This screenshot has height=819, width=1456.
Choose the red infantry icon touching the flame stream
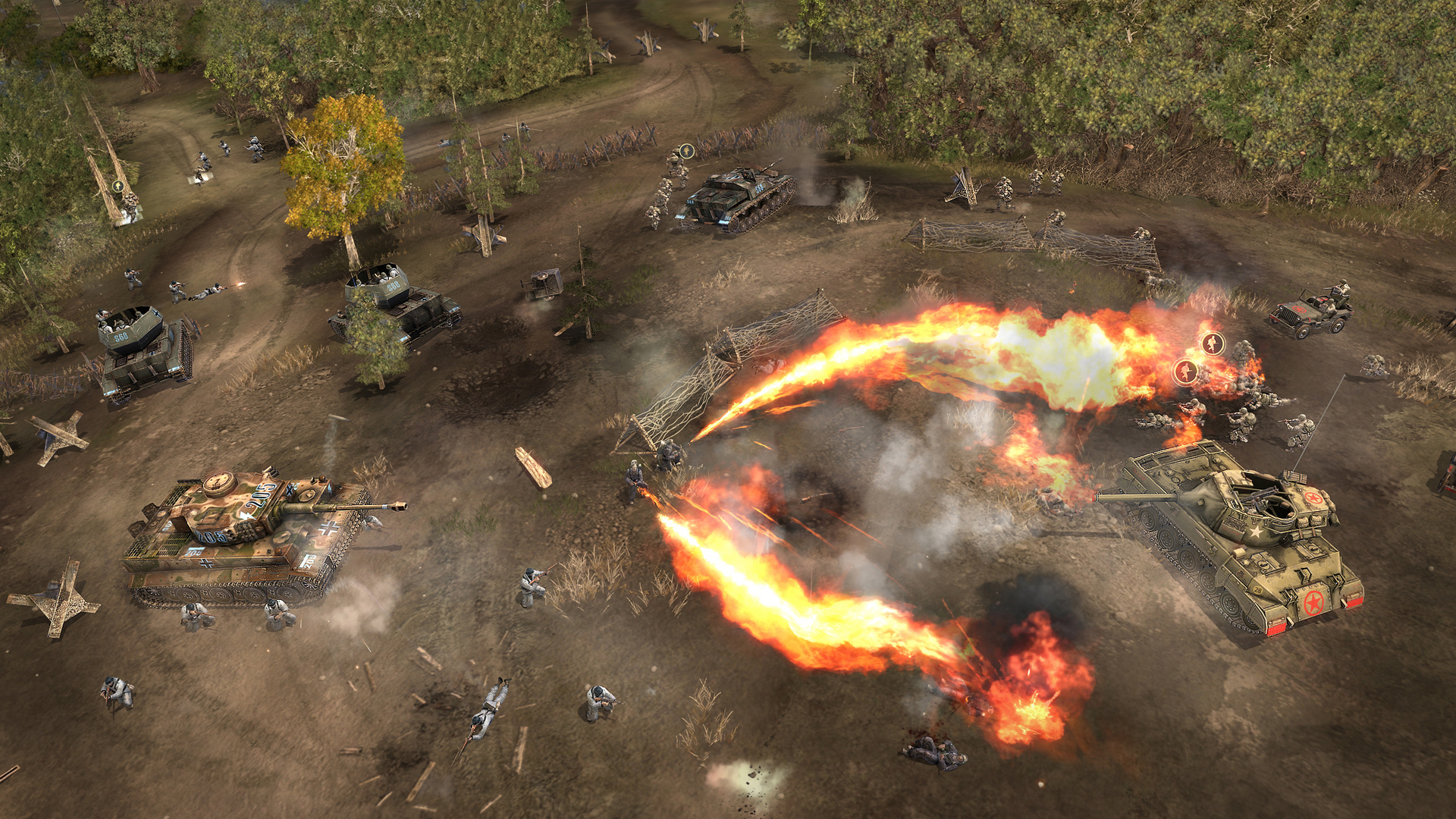tap(1185, 372)
